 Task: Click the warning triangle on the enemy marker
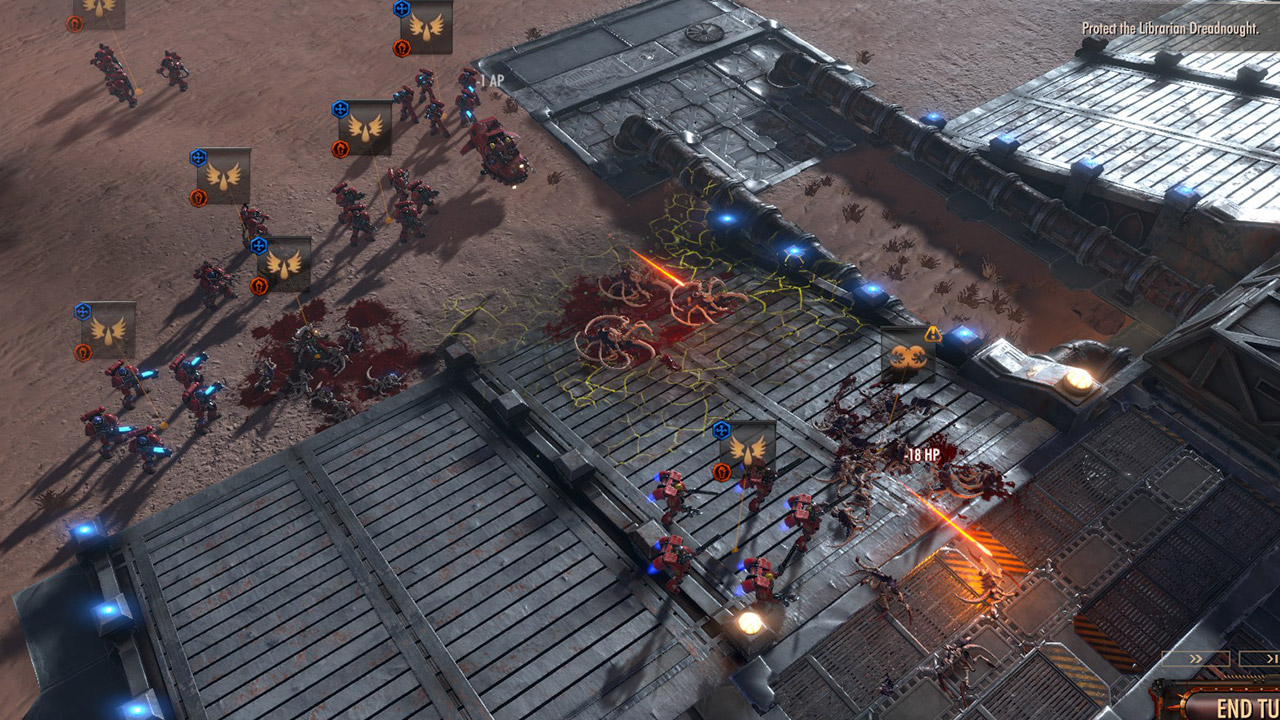coord(933,334)
